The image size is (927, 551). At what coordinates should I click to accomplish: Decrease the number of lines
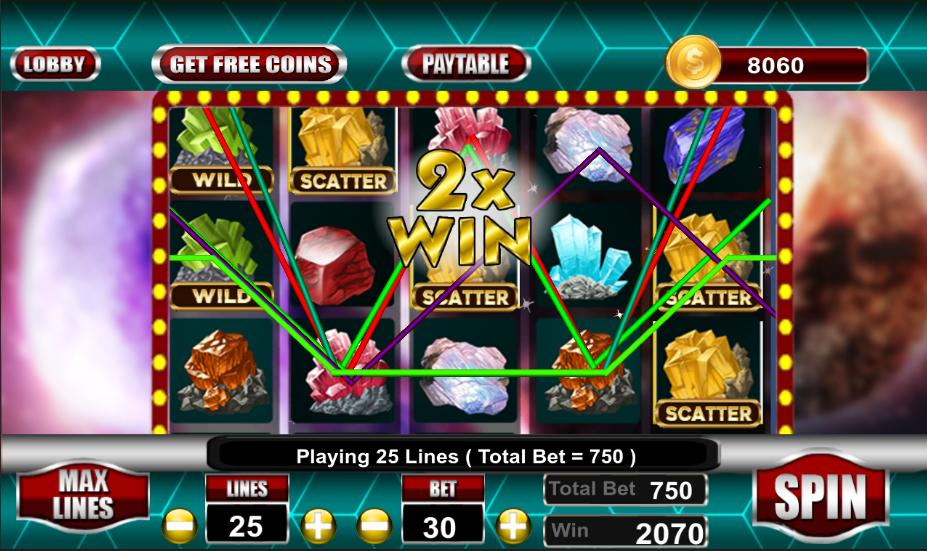[x=180, y=524]
